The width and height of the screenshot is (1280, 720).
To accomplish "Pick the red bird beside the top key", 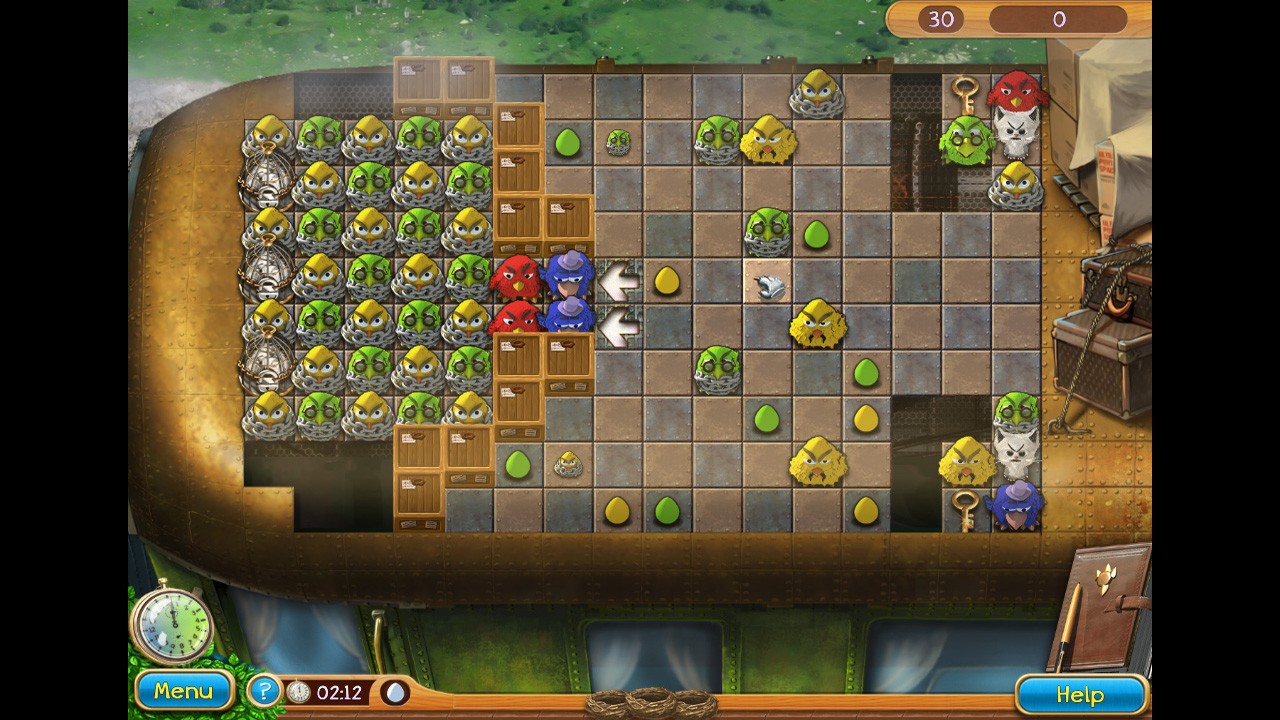I will 1016,92.
